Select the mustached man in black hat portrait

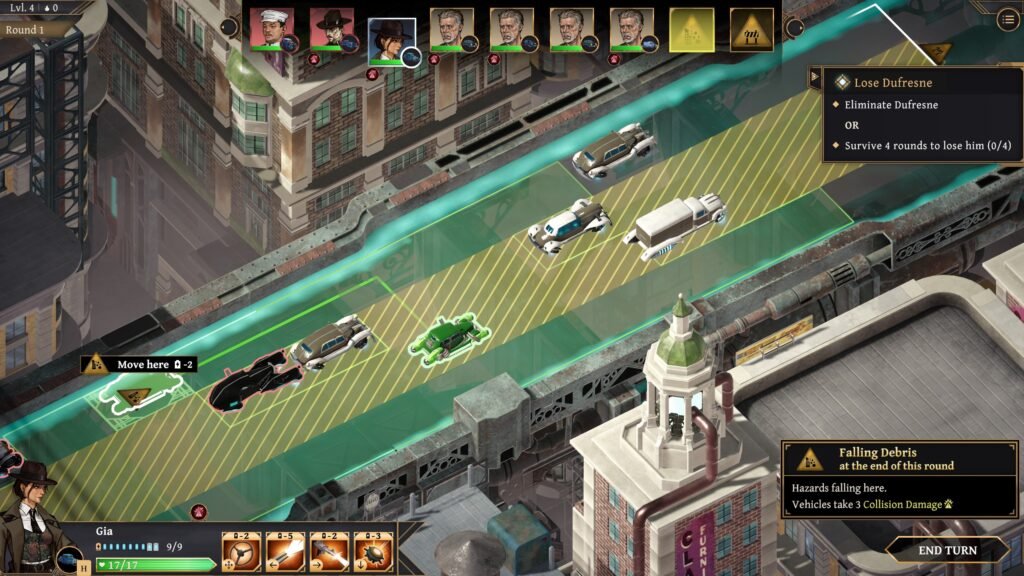[x=330, y=30]
